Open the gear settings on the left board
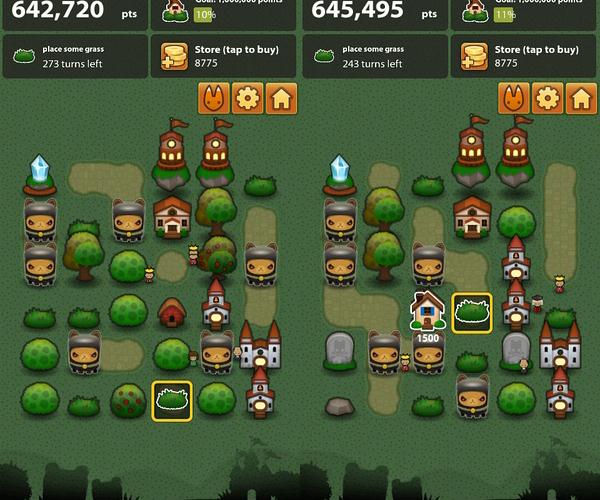 click(x=247, y=98)
